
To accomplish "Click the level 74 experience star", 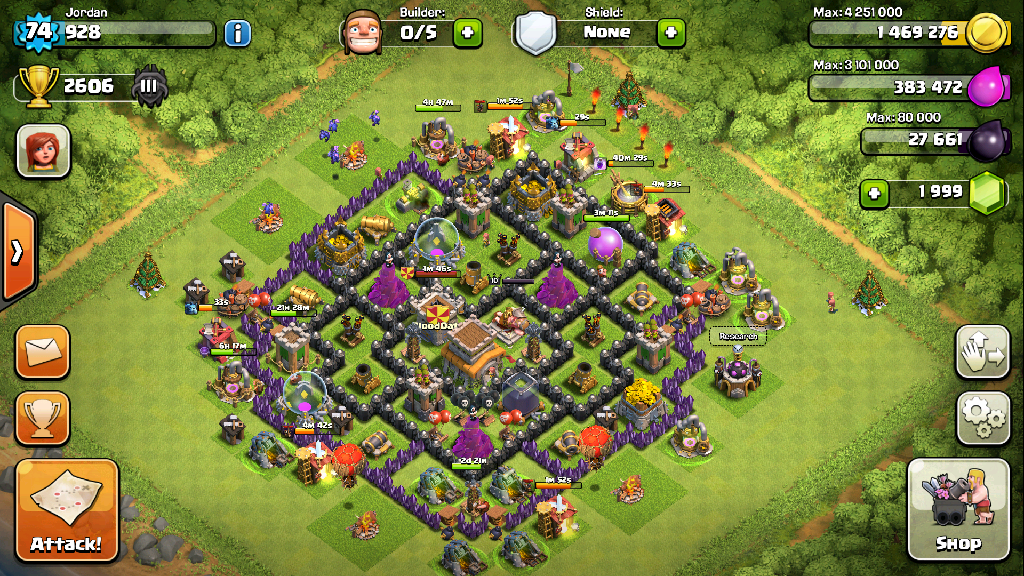I will point(38,32).
